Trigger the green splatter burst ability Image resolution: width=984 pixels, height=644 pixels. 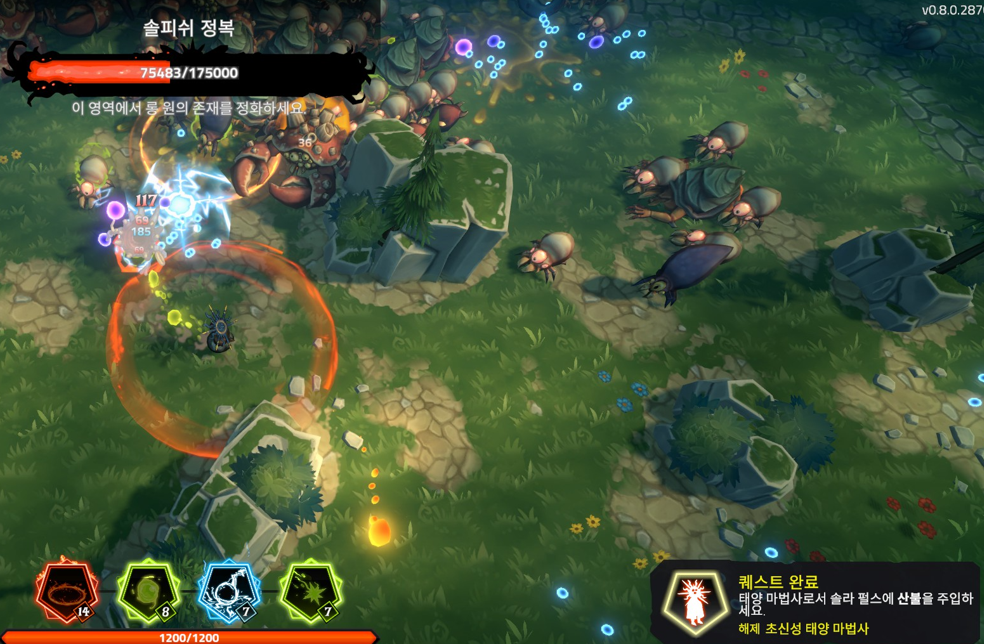point(310,591)
